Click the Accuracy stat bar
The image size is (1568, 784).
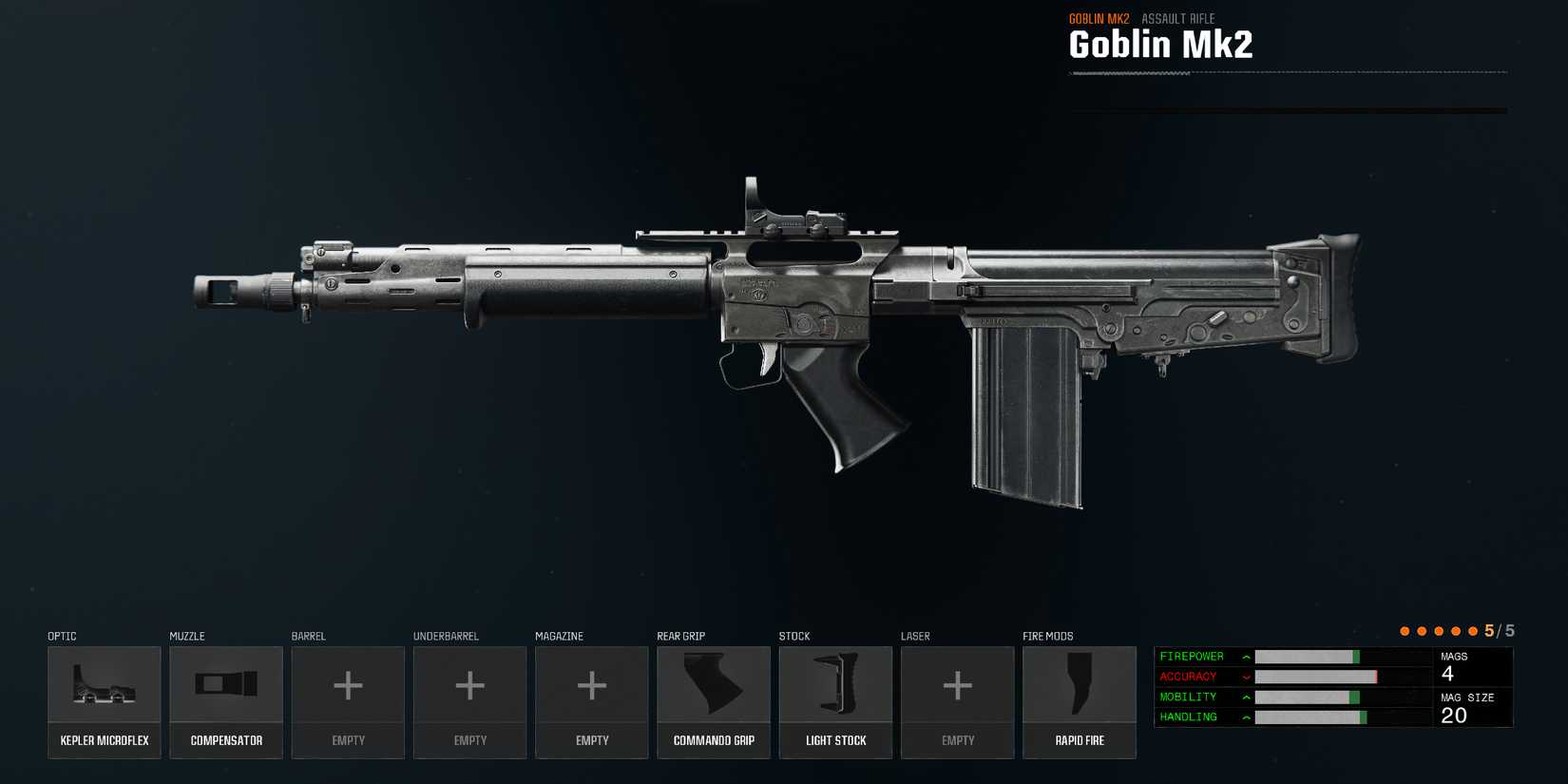1330,677
